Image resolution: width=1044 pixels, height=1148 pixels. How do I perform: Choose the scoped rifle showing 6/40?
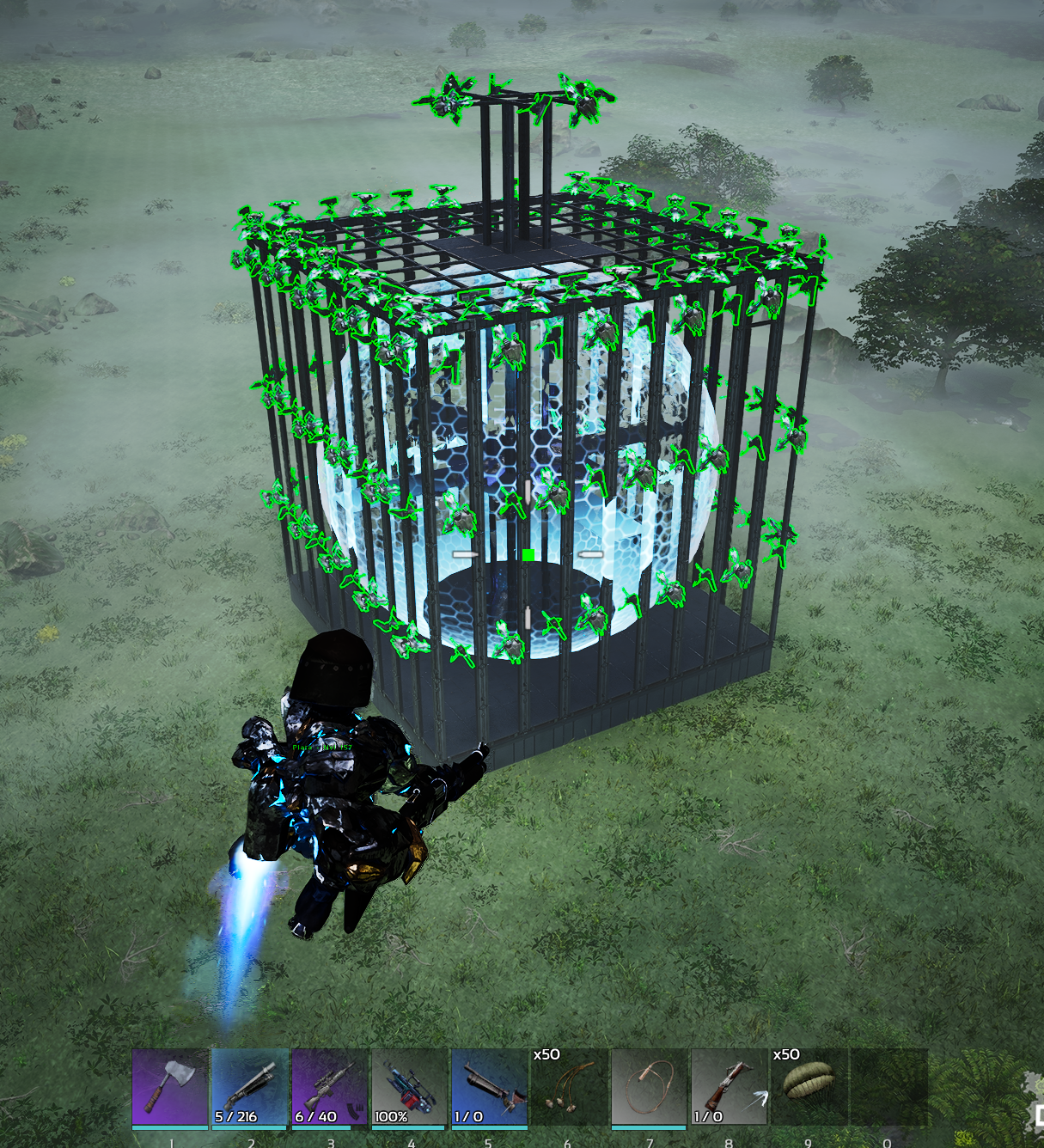[x=330, y=1087]
